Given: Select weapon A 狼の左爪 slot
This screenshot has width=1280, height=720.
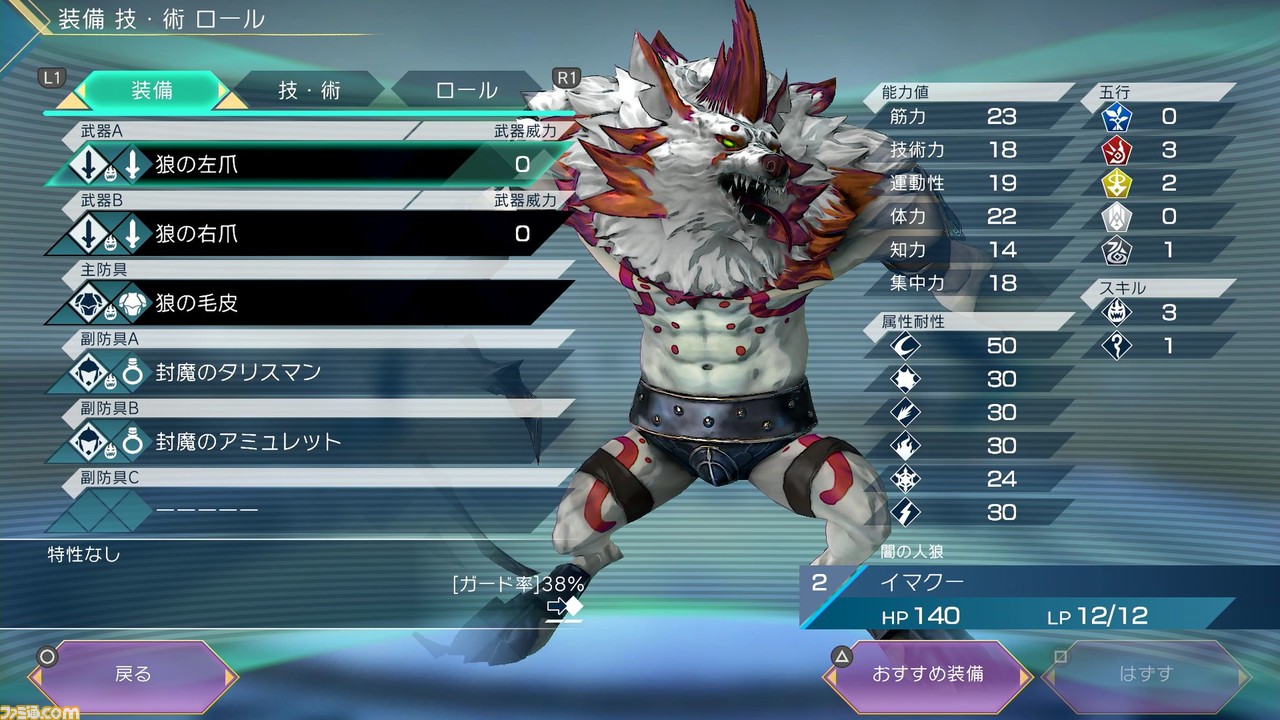Looking at the screenshot, I should [x=310, y=165].
